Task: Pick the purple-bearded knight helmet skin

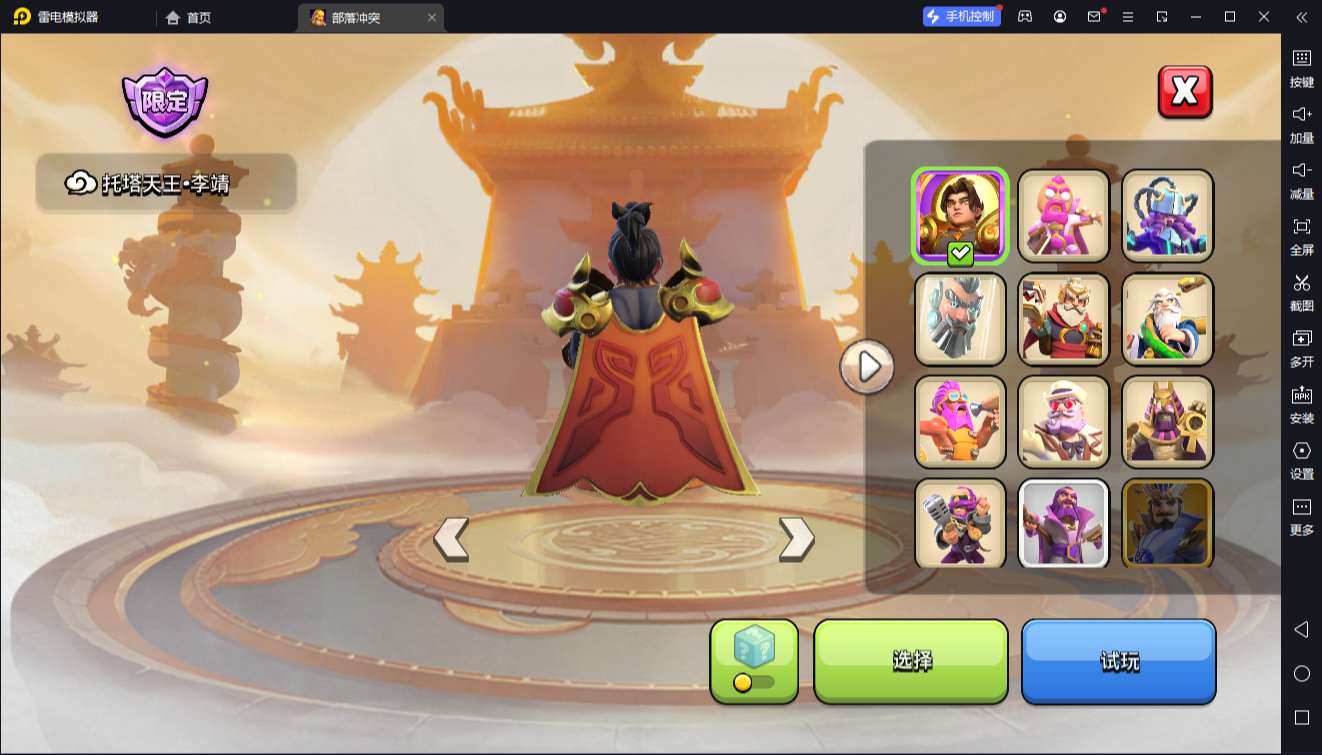Action: [1168, 215]
